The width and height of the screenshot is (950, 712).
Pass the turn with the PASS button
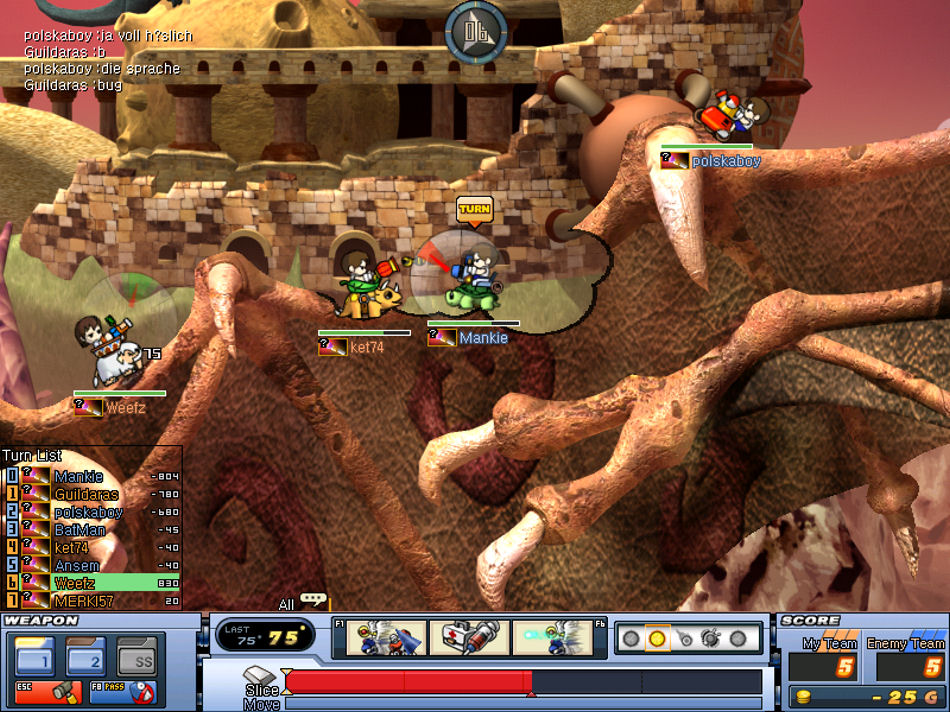[121, 691]
